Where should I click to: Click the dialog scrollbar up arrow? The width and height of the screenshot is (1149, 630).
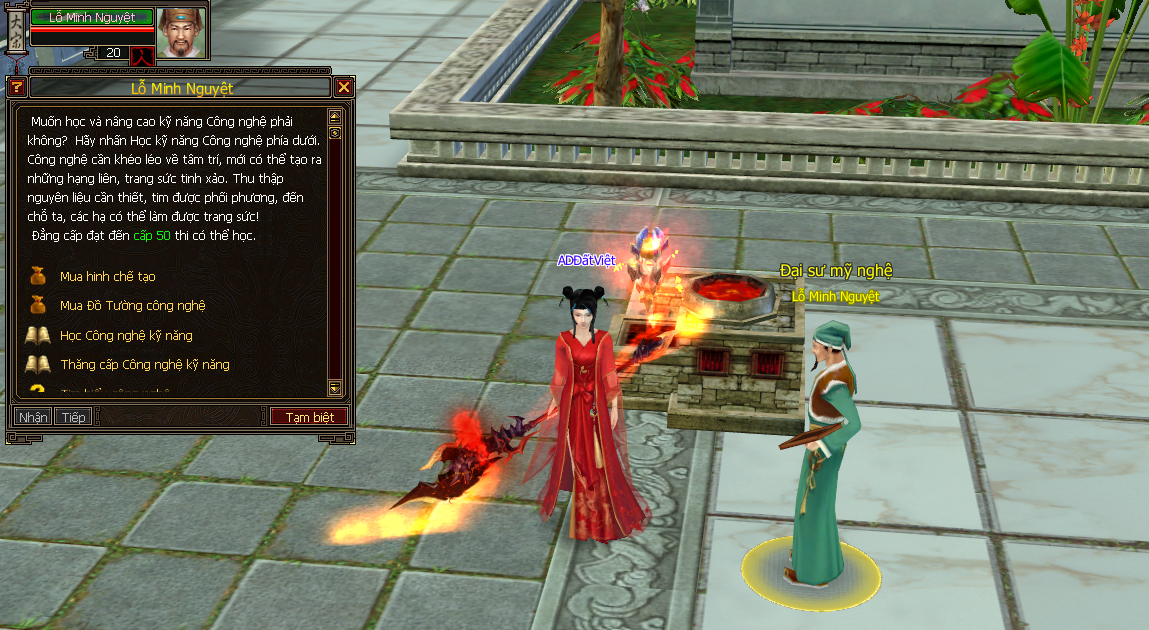[x=335, y=116]
